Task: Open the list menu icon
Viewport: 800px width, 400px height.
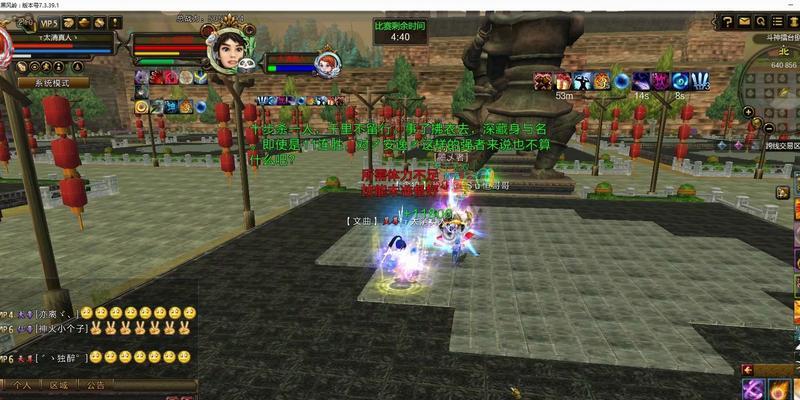Action: pyautogui.click(x=778, y=20)
